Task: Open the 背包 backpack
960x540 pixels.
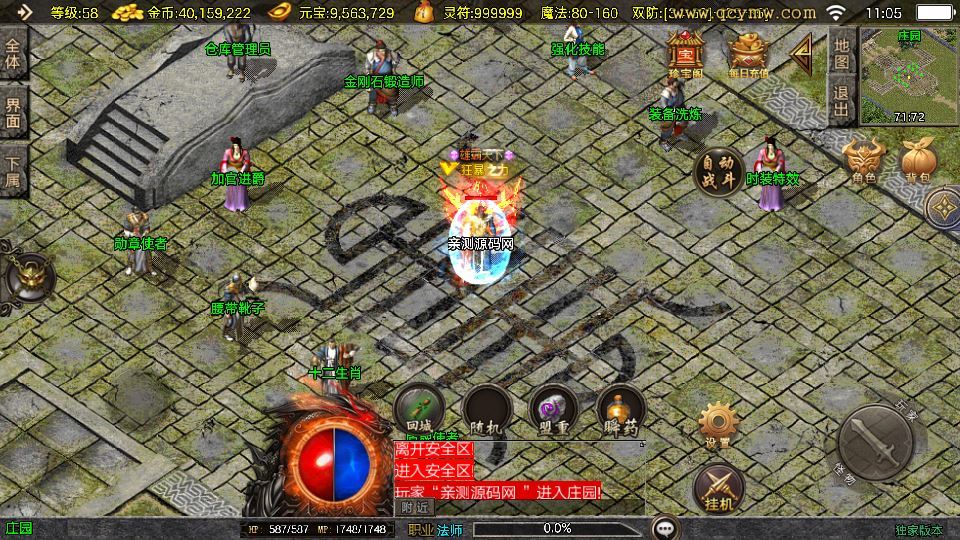Action: pos(917,160)
